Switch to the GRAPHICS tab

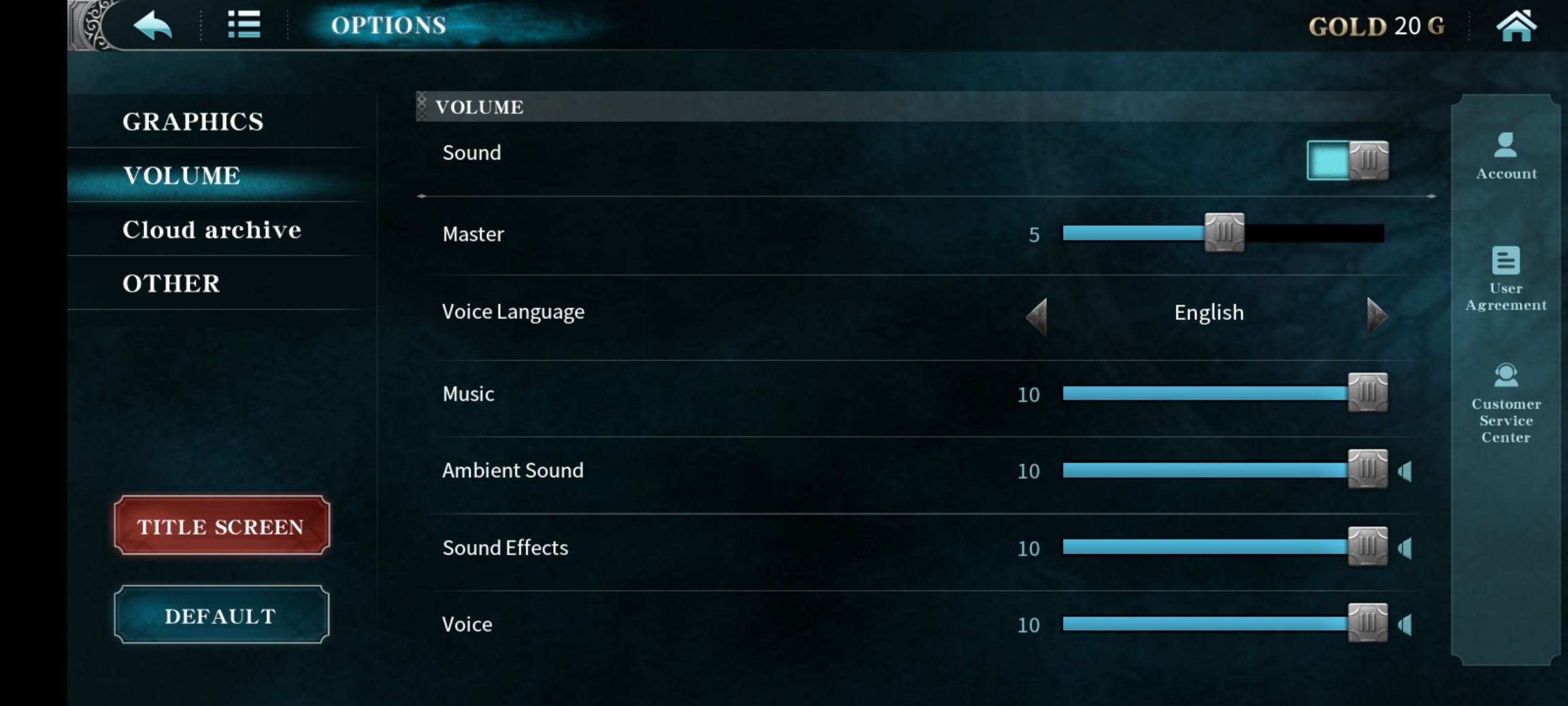(x=193, y=122)
